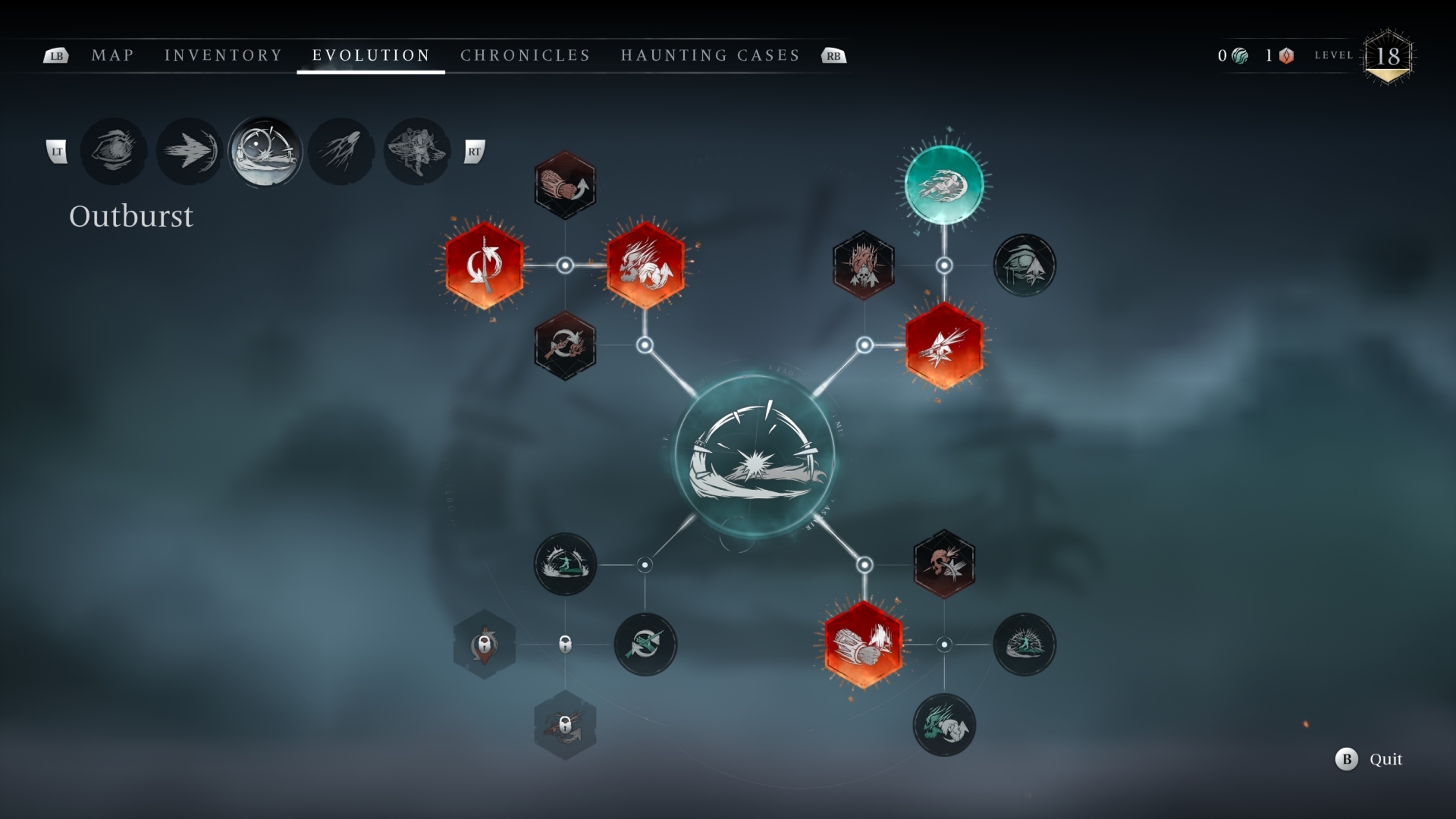
Task: Select the locked padlock skill node
Action: pos(483,645)
